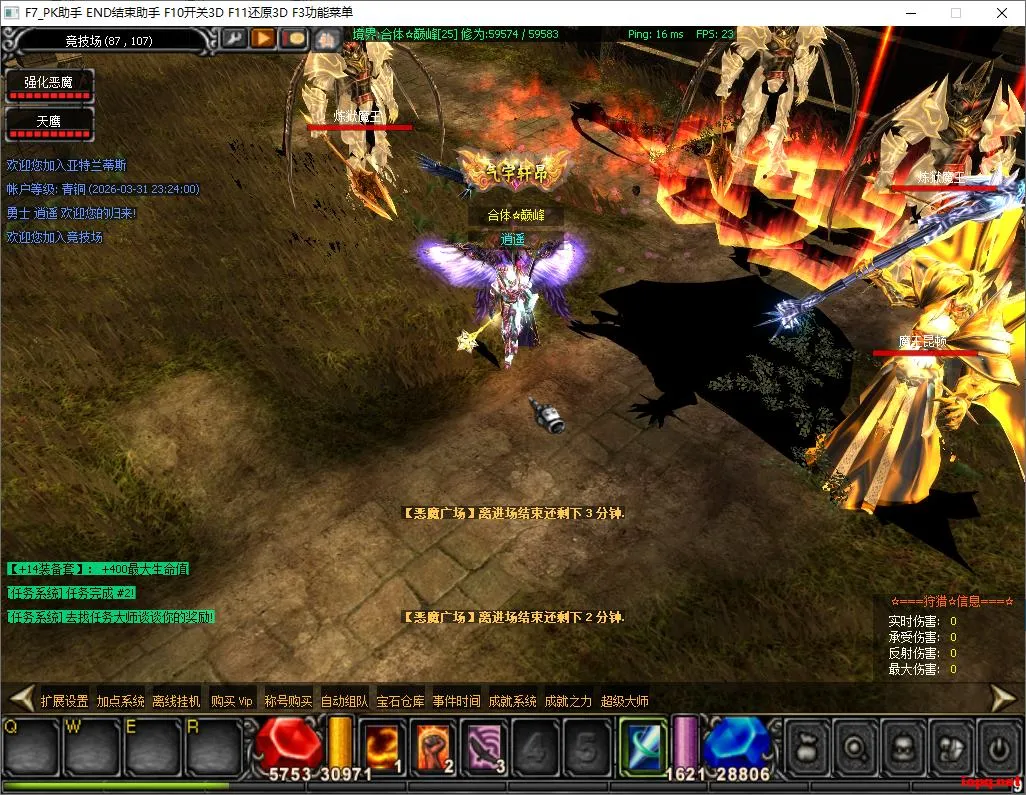Screen dimensions: 1026x795
Task: Activate the purple wing skill in slot 3
Action: pos(485,746)
